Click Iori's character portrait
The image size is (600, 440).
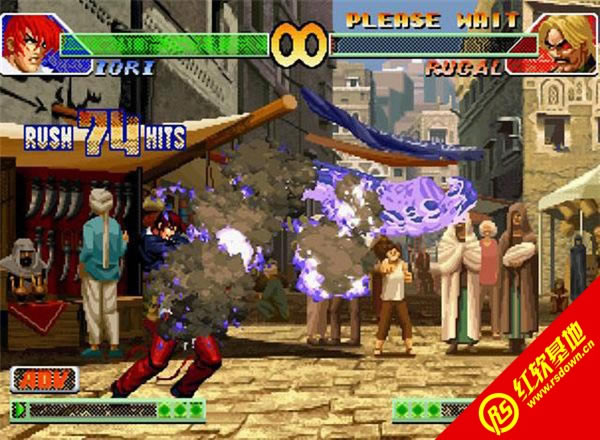[x=28, y=42]
